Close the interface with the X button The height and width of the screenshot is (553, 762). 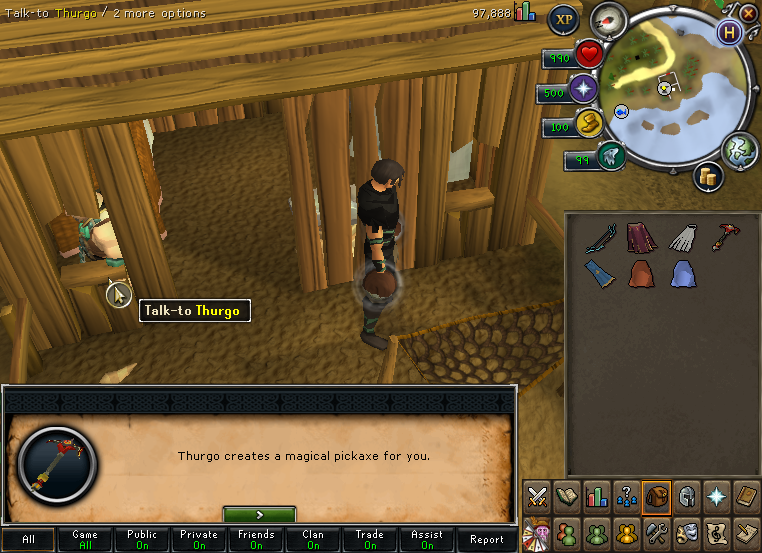click(x=748, y=13)
